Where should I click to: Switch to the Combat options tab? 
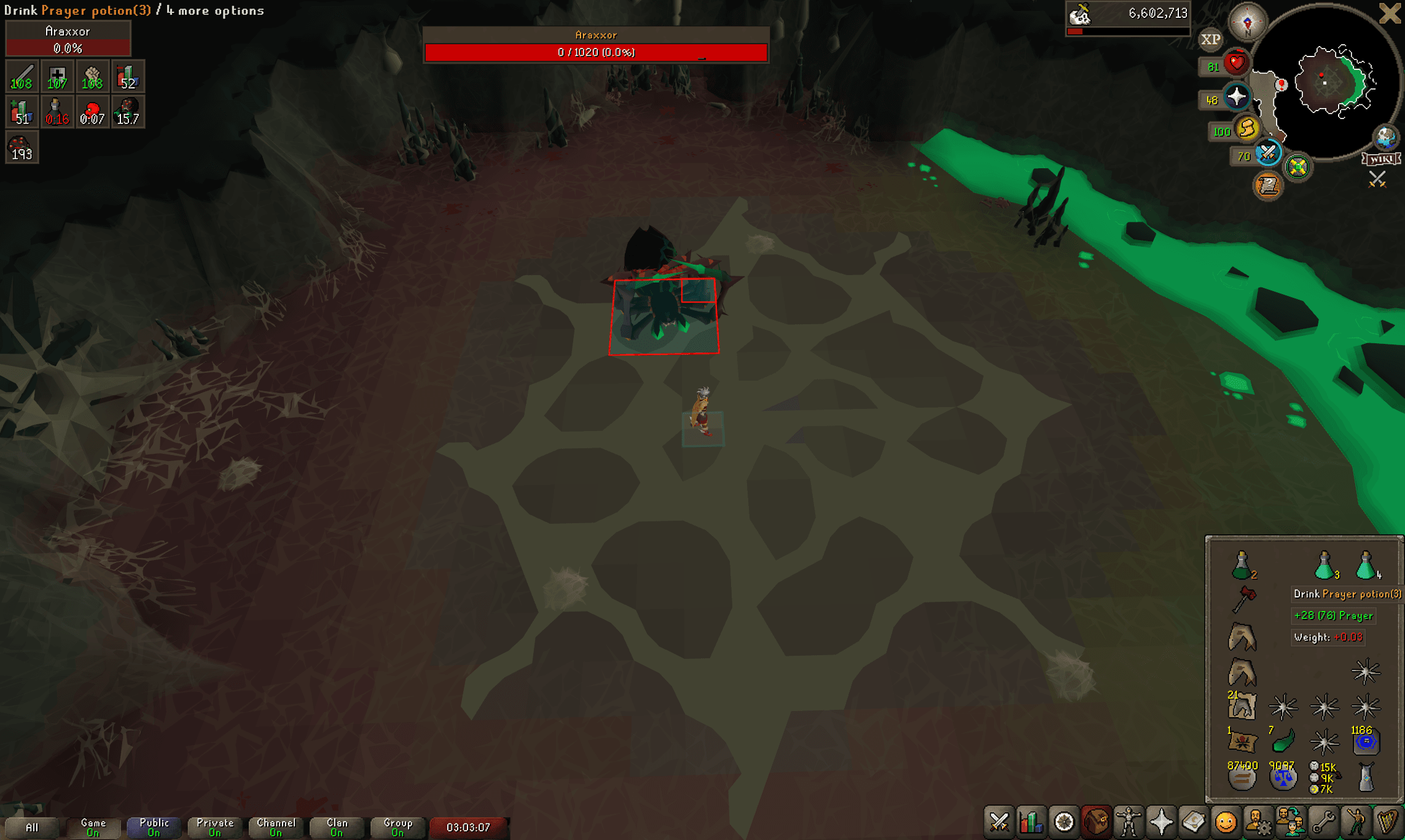[999, 822]
